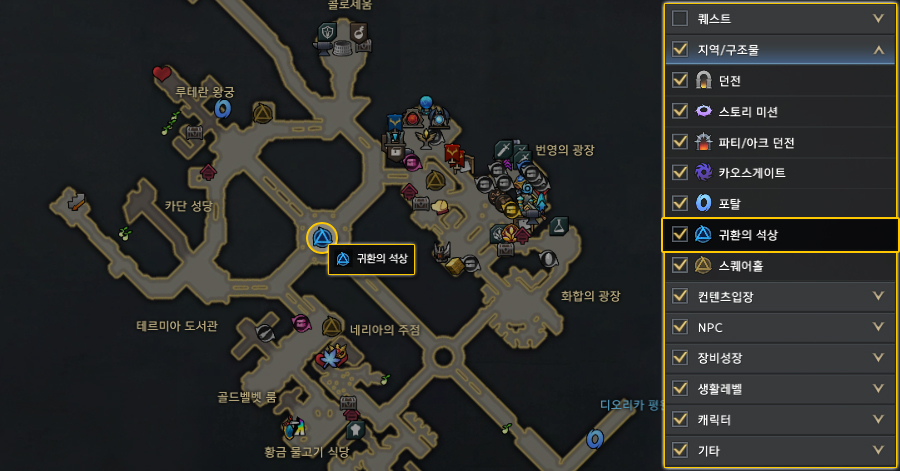
Task: Collapse the 지역/구조물 category
Action: click(878, 48)
